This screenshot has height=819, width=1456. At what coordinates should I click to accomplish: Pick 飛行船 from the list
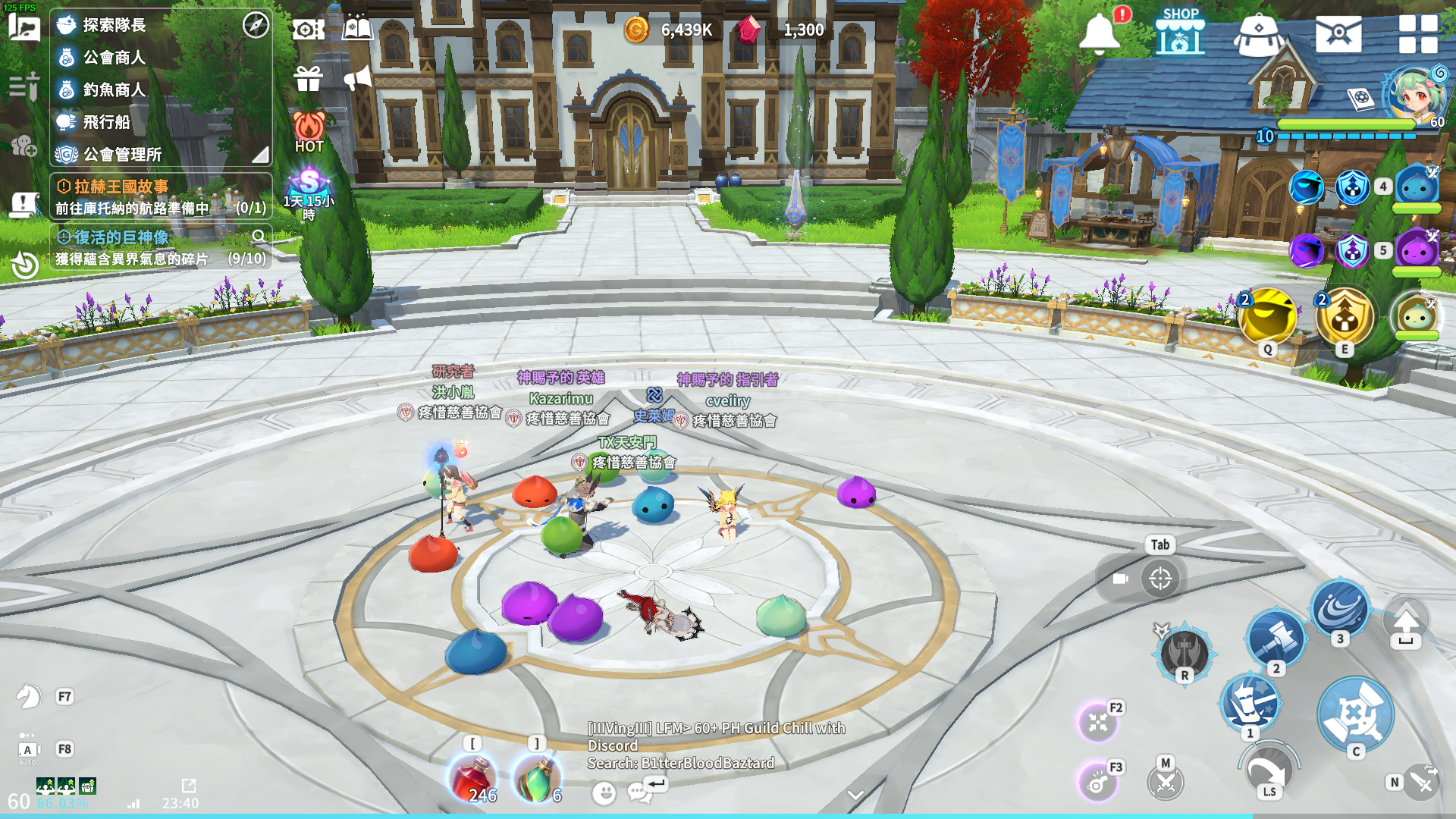pos(106,122)
